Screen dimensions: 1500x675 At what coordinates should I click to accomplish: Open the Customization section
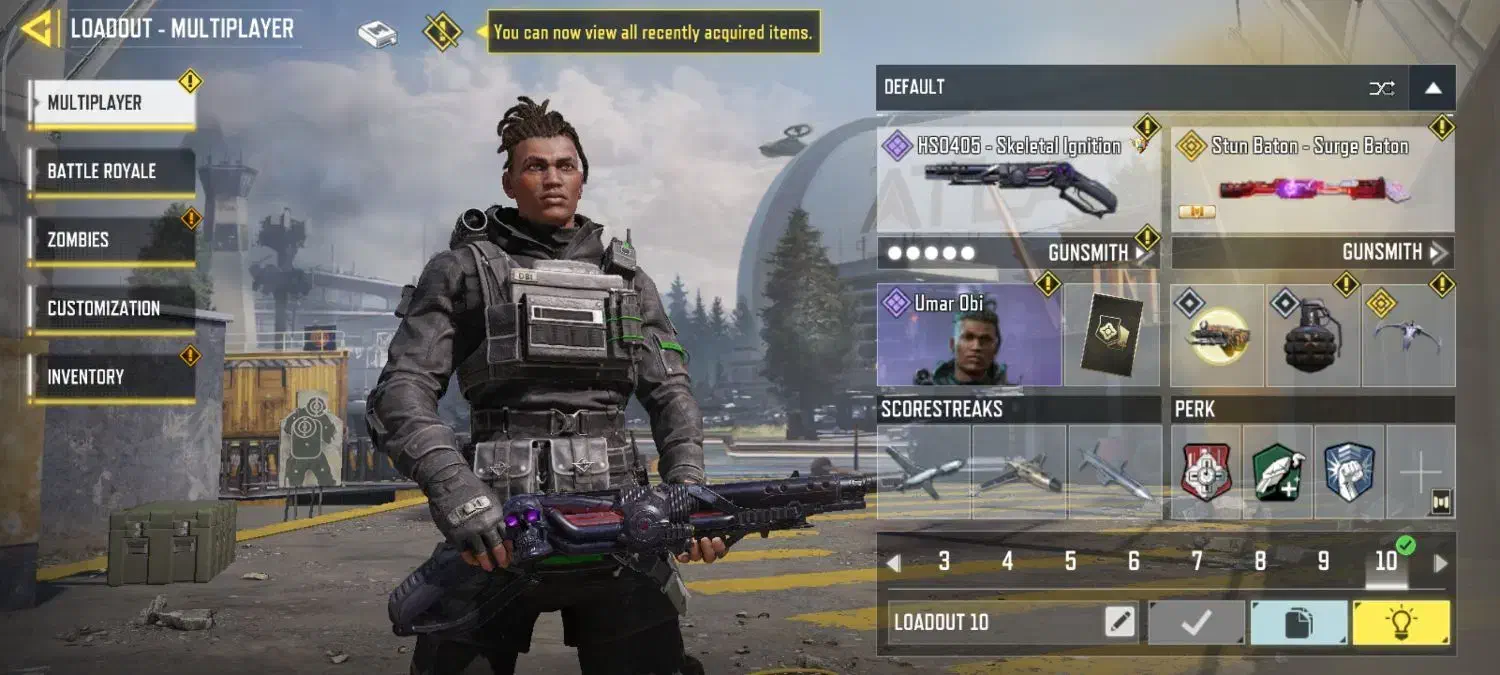111,308
